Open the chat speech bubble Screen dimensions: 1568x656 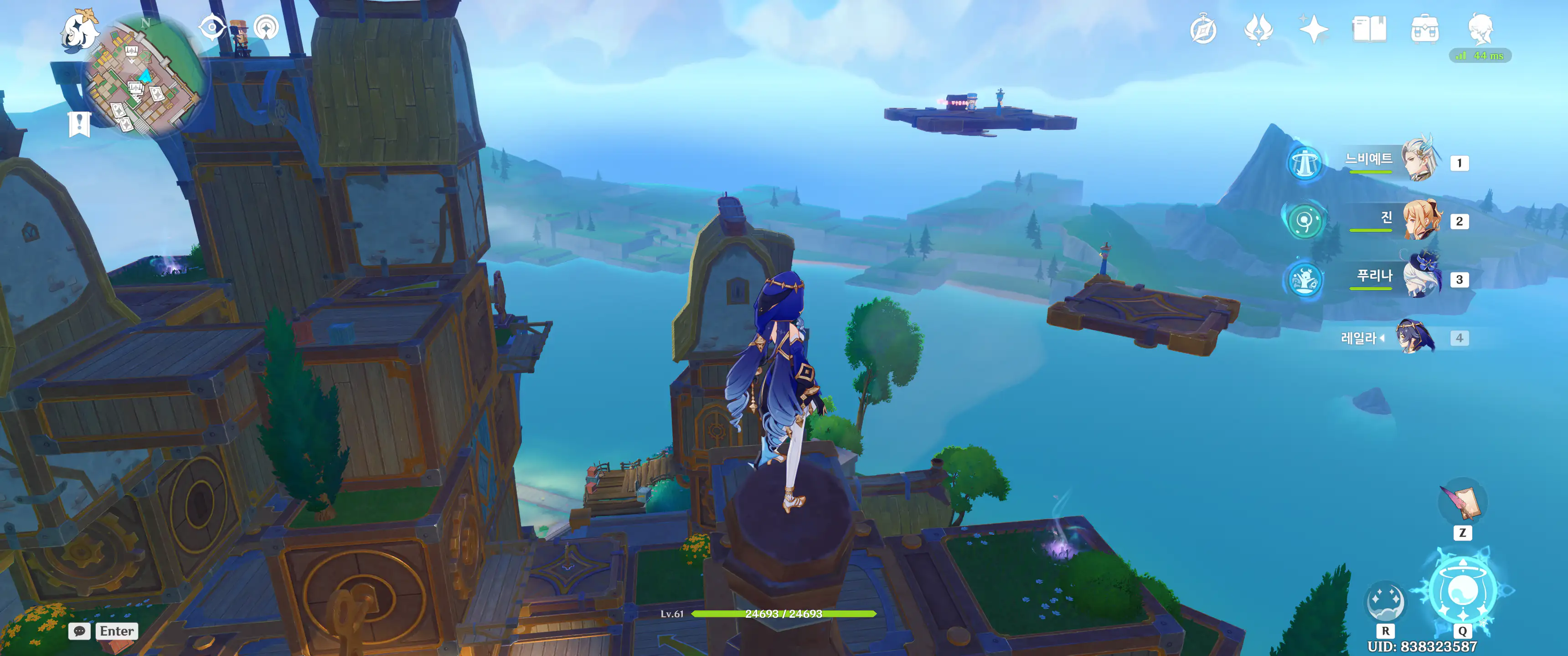pos(80,631)
